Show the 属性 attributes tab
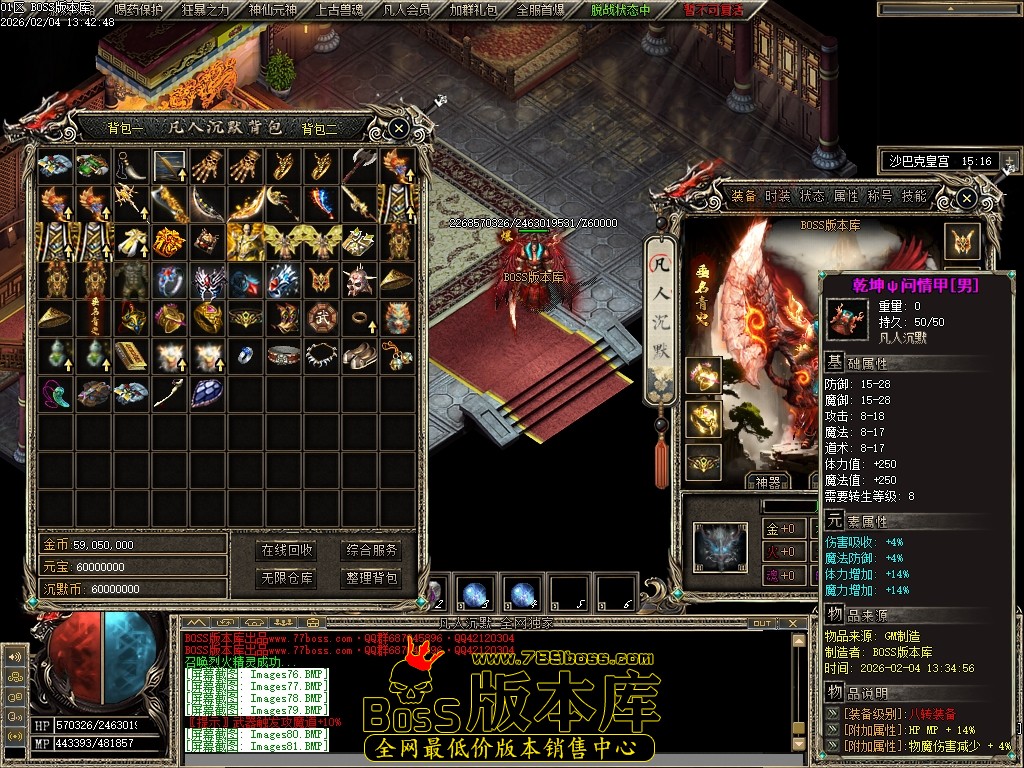 (x=846, y=196)
